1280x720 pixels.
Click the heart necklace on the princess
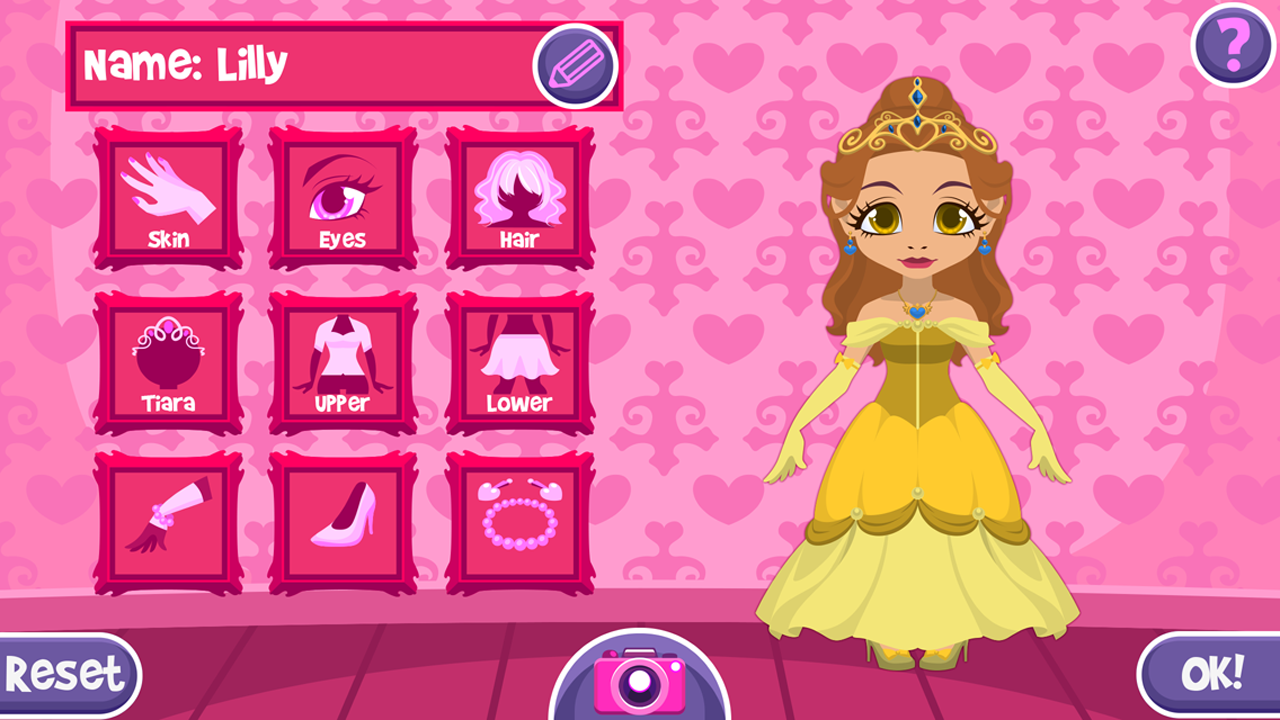tap(915, 312)
